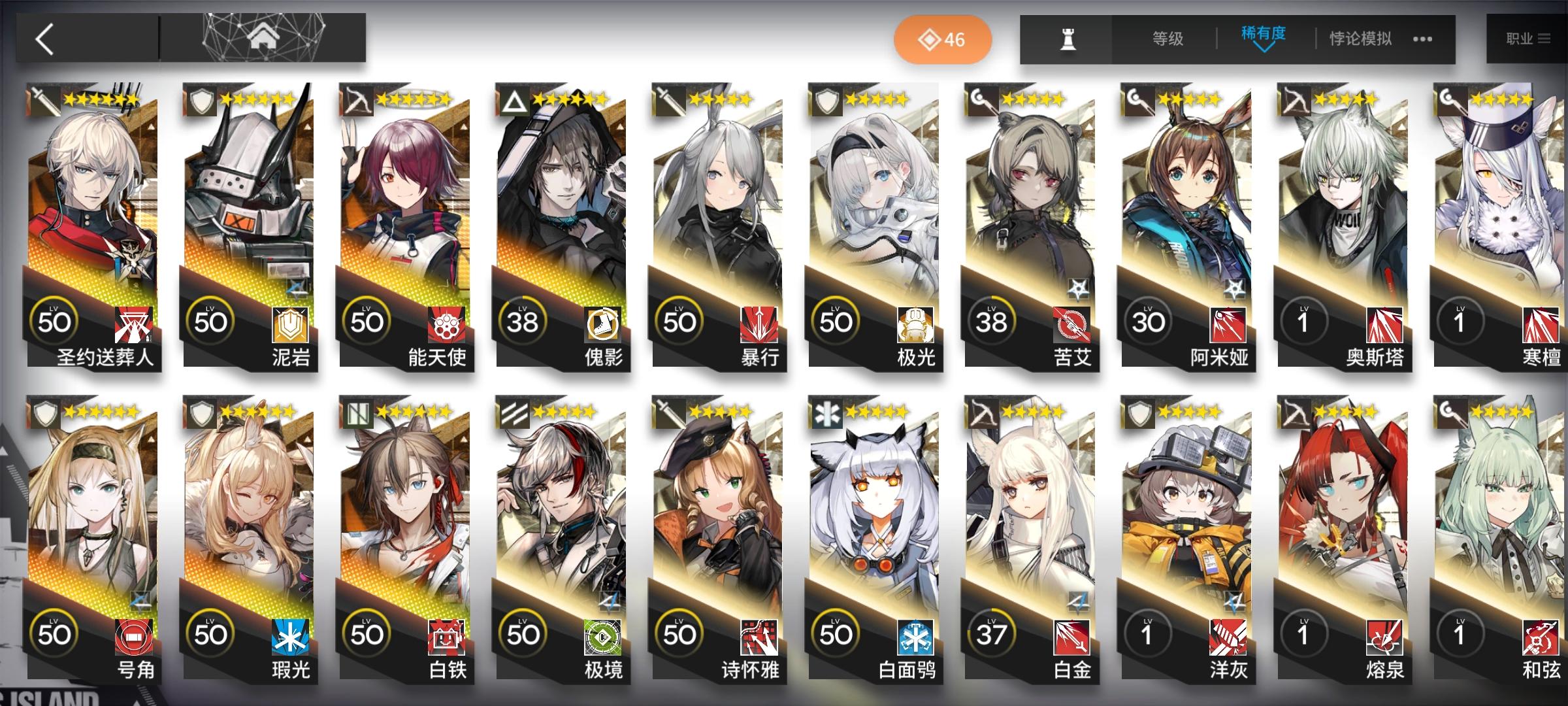Switch sorting to the 等级 tab
The width and height of the screenshot is (1568, 706).
tap(1168, 38)
